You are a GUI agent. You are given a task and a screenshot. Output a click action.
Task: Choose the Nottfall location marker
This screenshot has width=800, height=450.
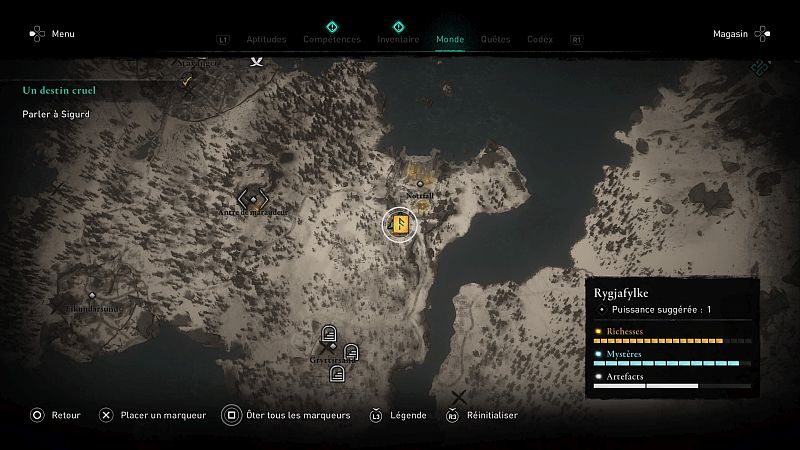pyautogui.click(x=419, y=184)
